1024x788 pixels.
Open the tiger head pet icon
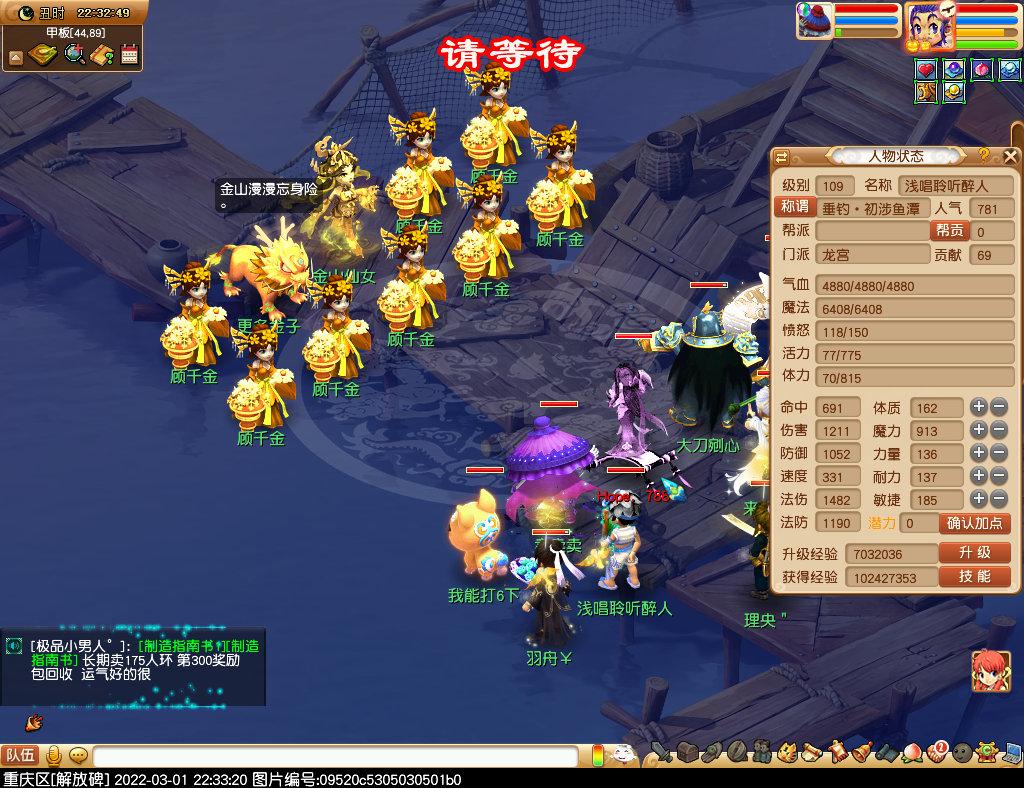coord(787,752)
